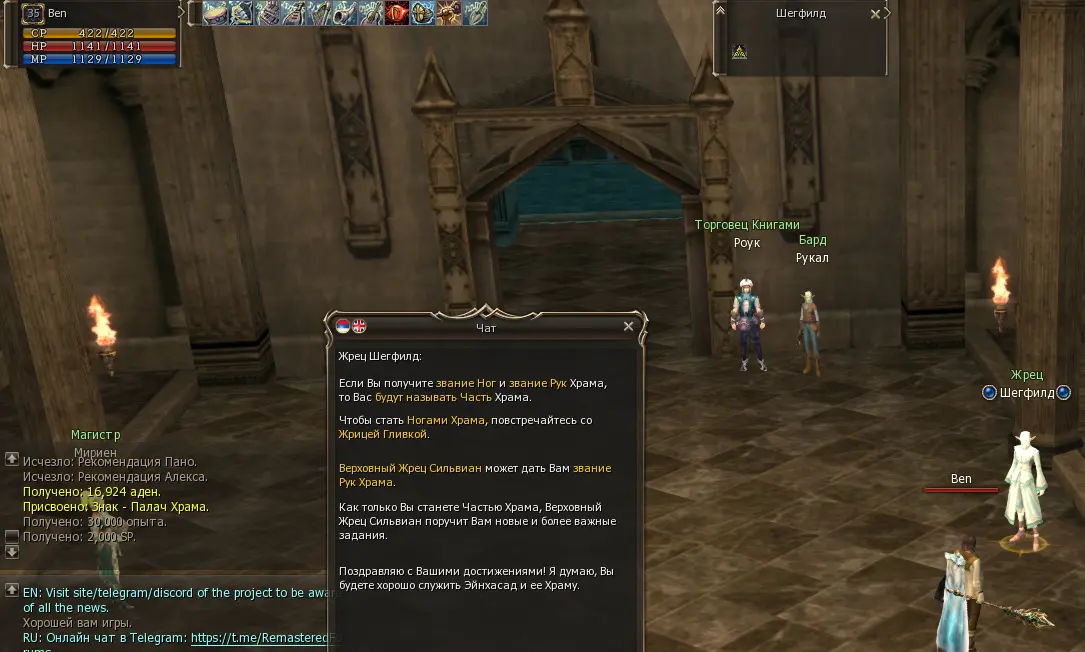Viewport: 1085px width, 652px height.
Task: Click the announcement chat scroll-up arrow
Action: [12, 590]
